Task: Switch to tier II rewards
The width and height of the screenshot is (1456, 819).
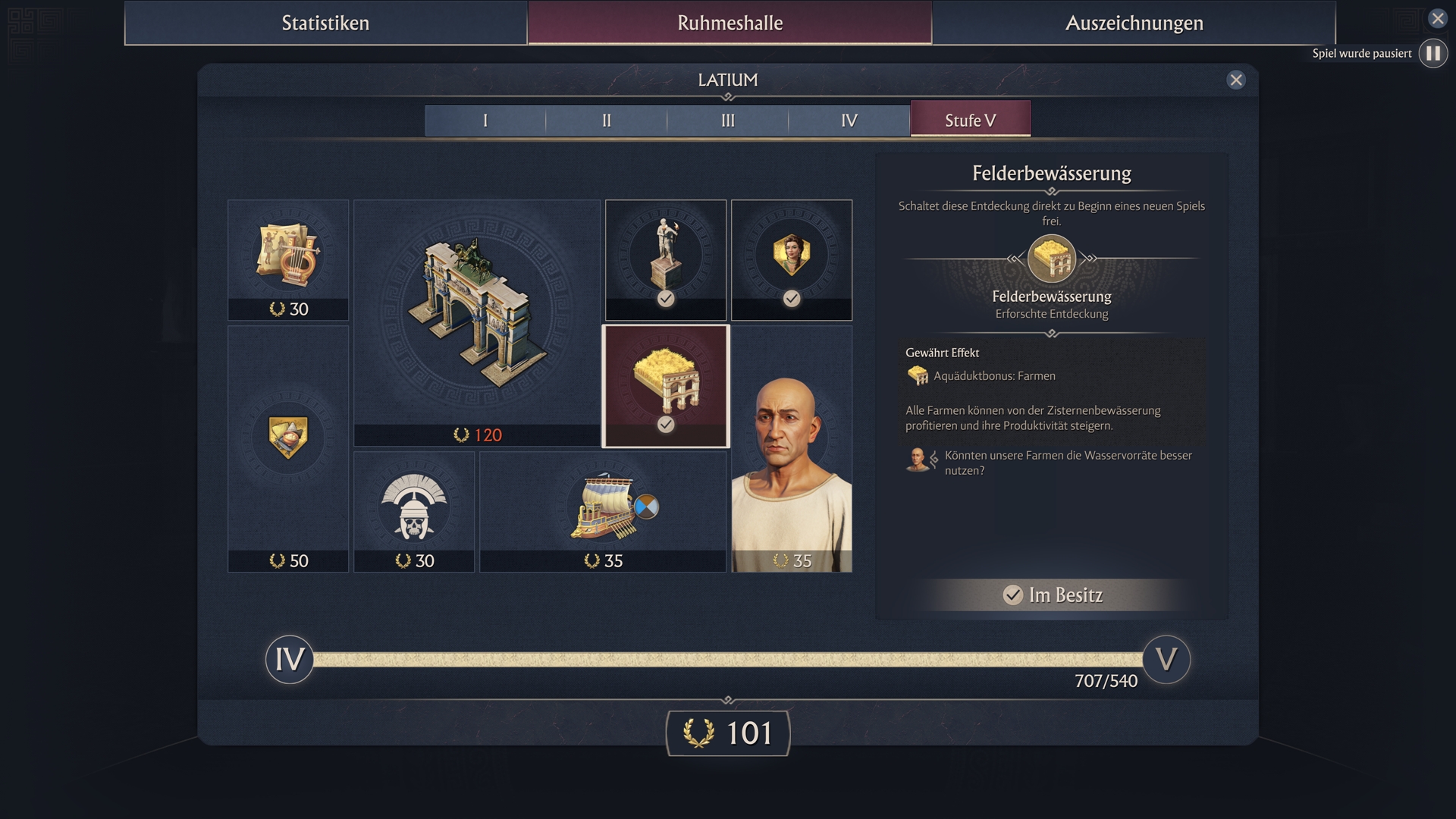Action: point(607,121)
